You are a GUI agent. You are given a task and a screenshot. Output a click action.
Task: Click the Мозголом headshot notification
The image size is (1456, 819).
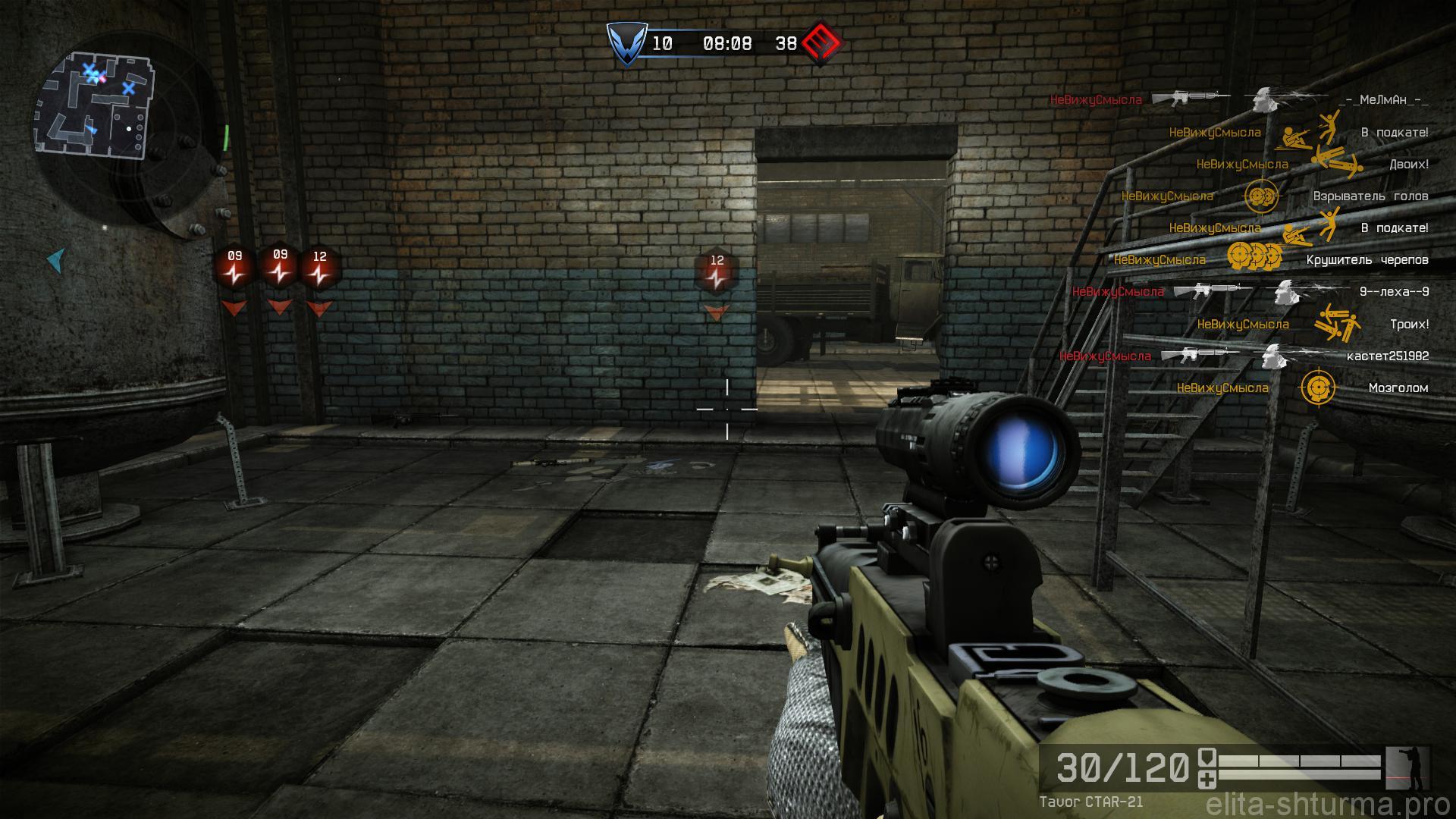tap(1302, 388)
